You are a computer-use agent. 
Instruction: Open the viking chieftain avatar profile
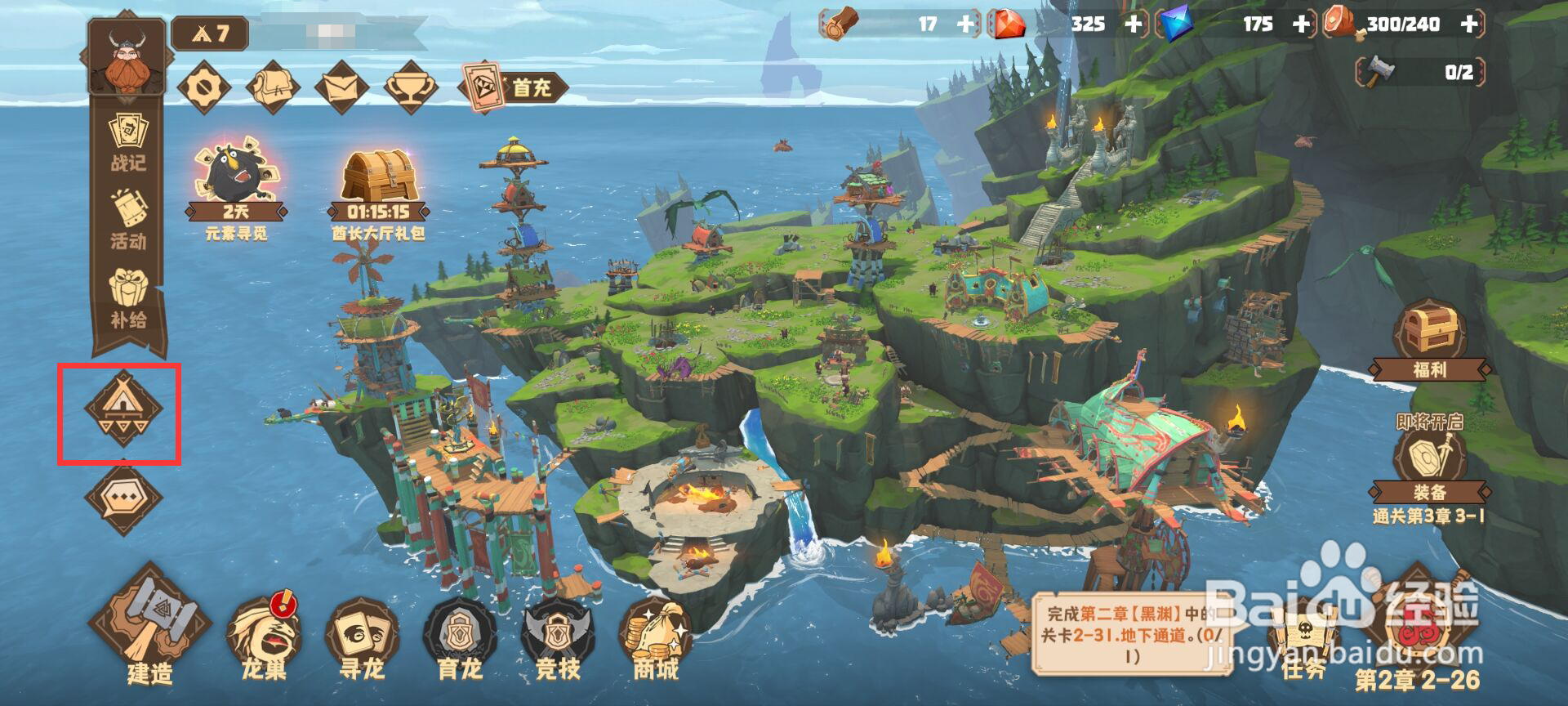coord(127,59)
